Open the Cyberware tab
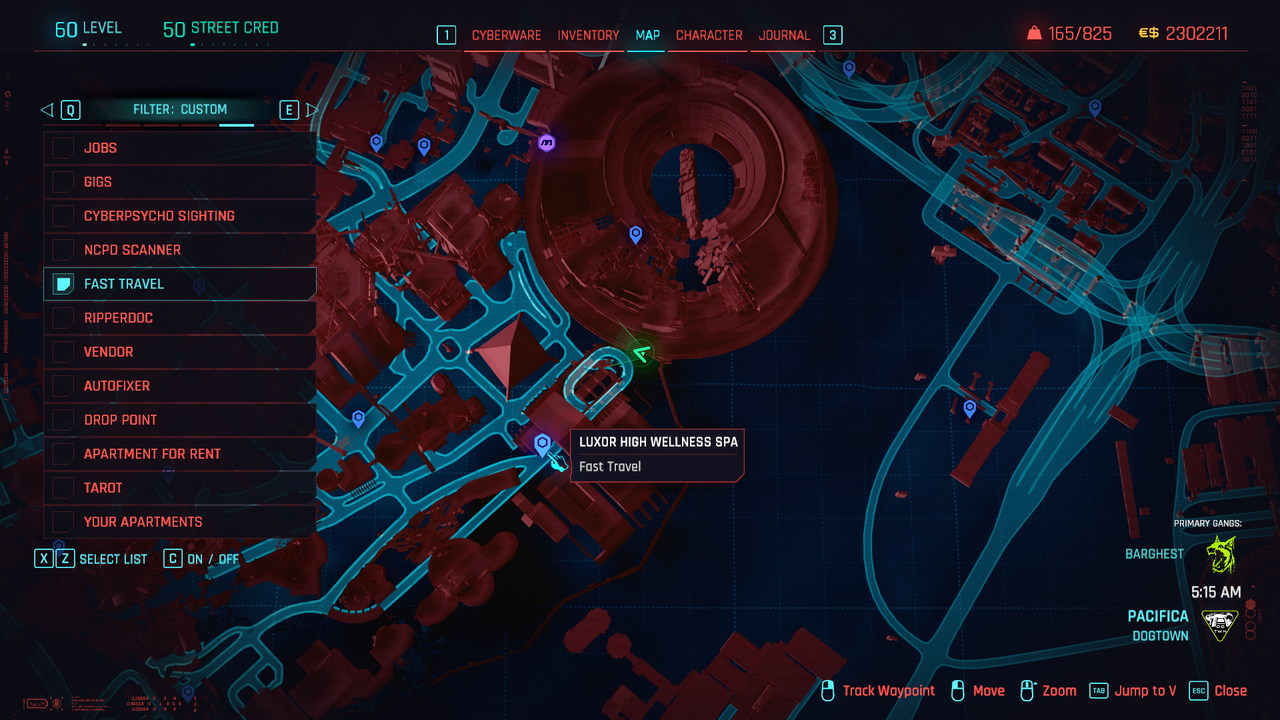1280x720 pixels. coord(506,35)
